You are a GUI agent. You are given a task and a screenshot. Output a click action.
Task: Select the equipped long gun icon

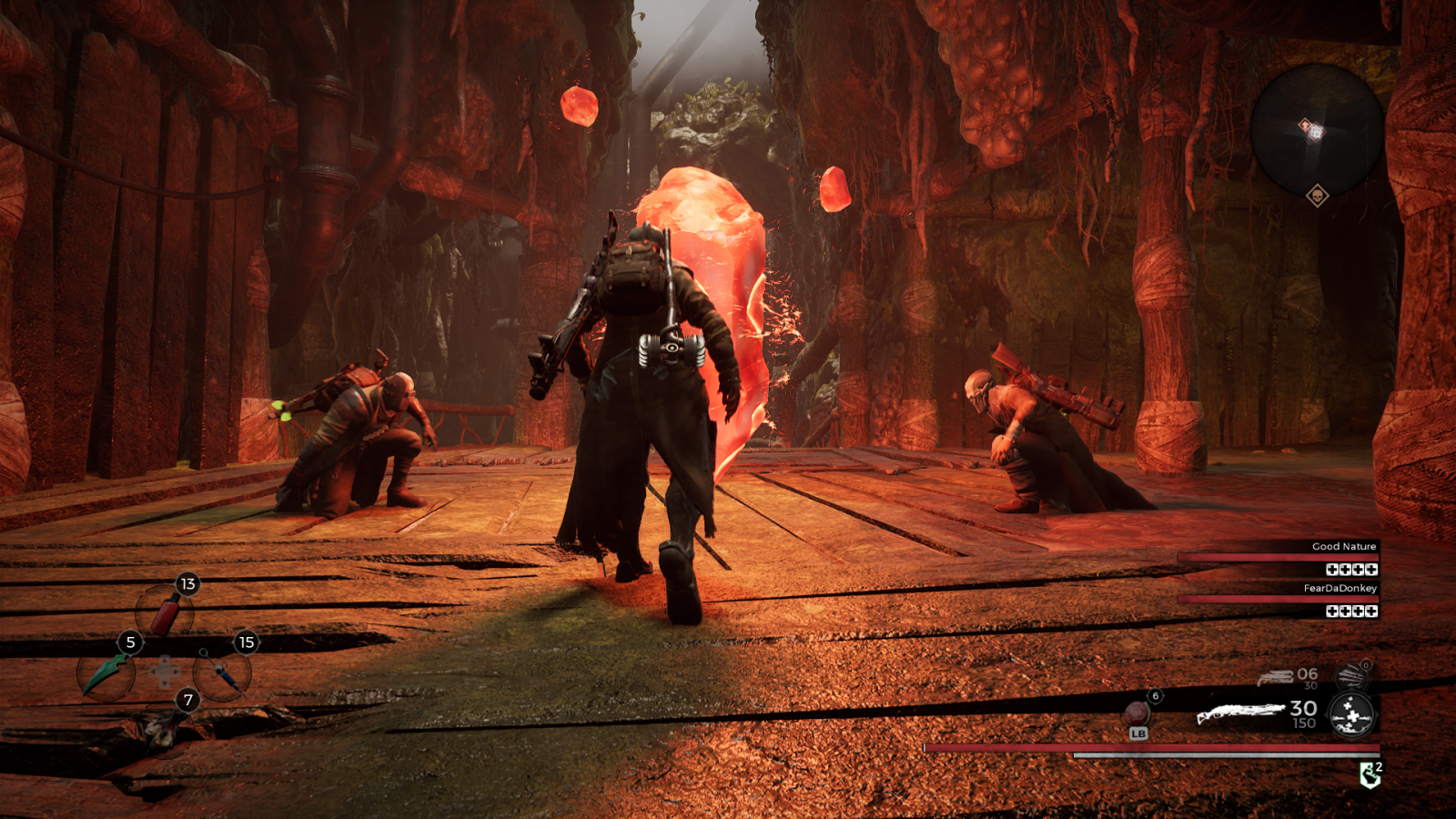[x=1239, y=714]
